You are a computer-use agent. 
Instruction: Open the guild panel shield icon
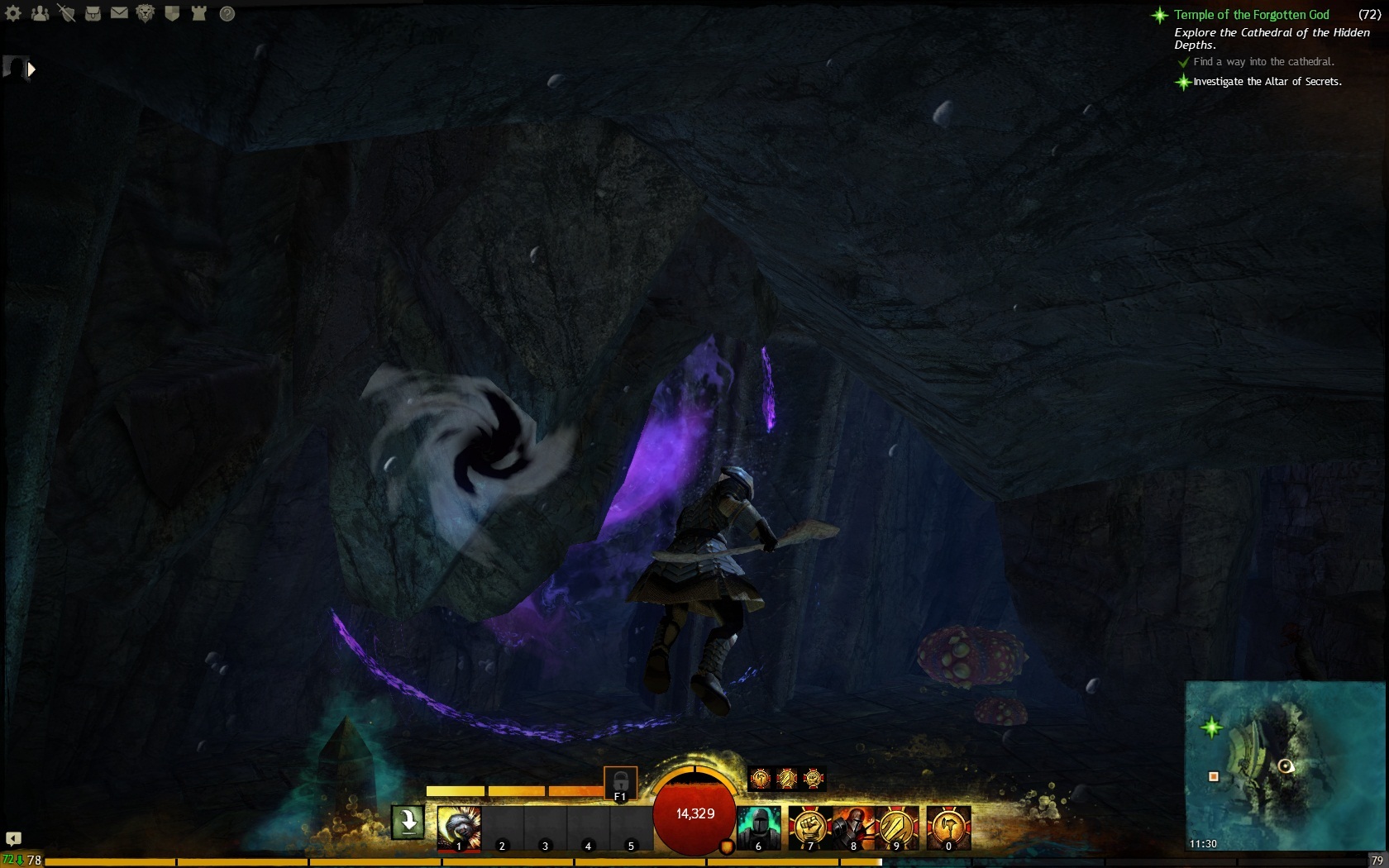pyautogui.click(x=172, y=13)
